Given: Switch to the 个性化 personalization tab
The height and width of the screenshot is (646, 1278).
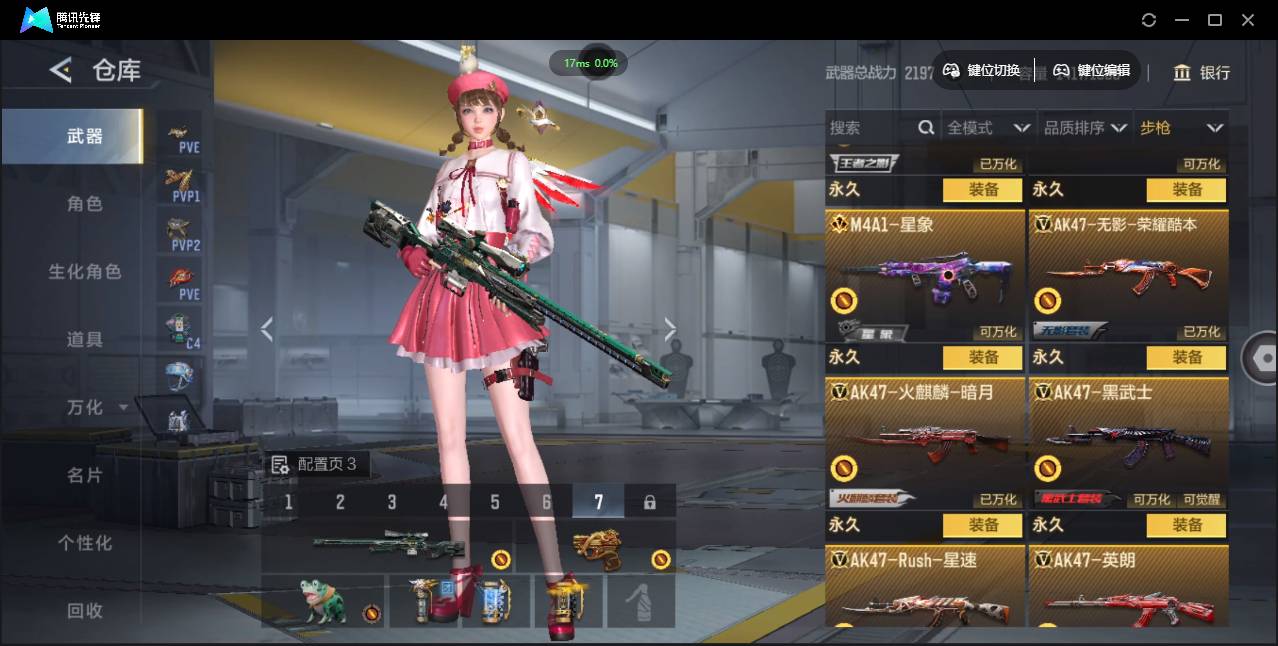Looking at the screenshot, I should tap(85, 543).
